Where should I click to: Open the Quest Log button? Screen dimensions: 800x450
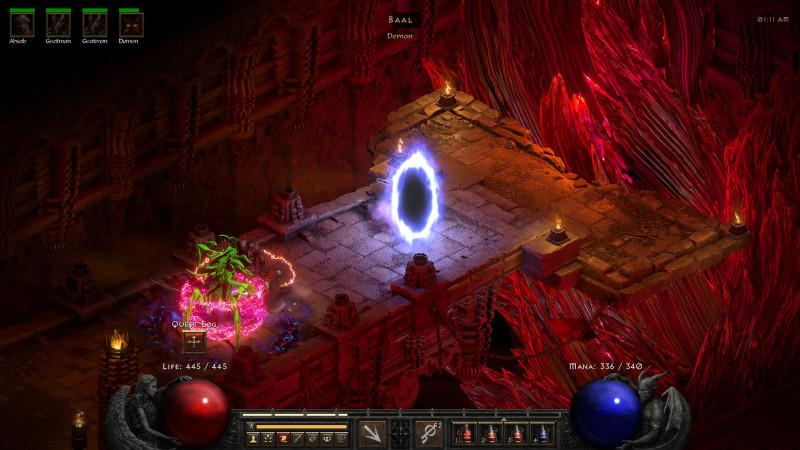194,342
